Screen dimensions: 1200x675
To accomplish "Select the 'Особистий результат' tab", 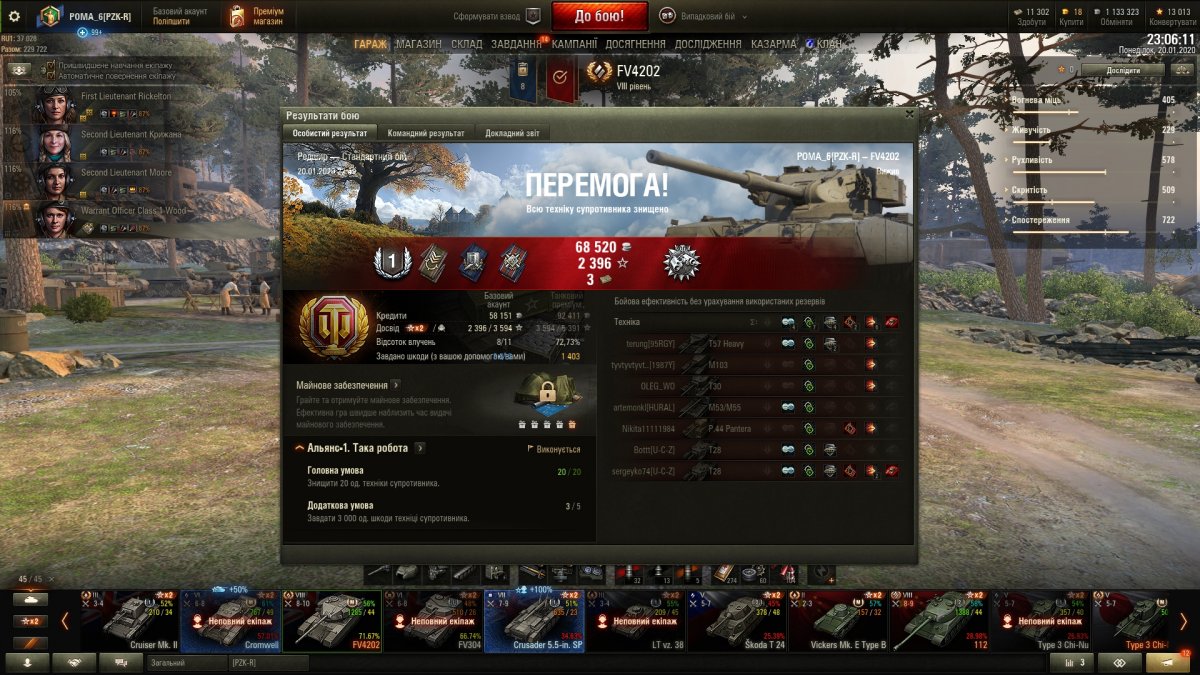I will click(x=330, y=133).
